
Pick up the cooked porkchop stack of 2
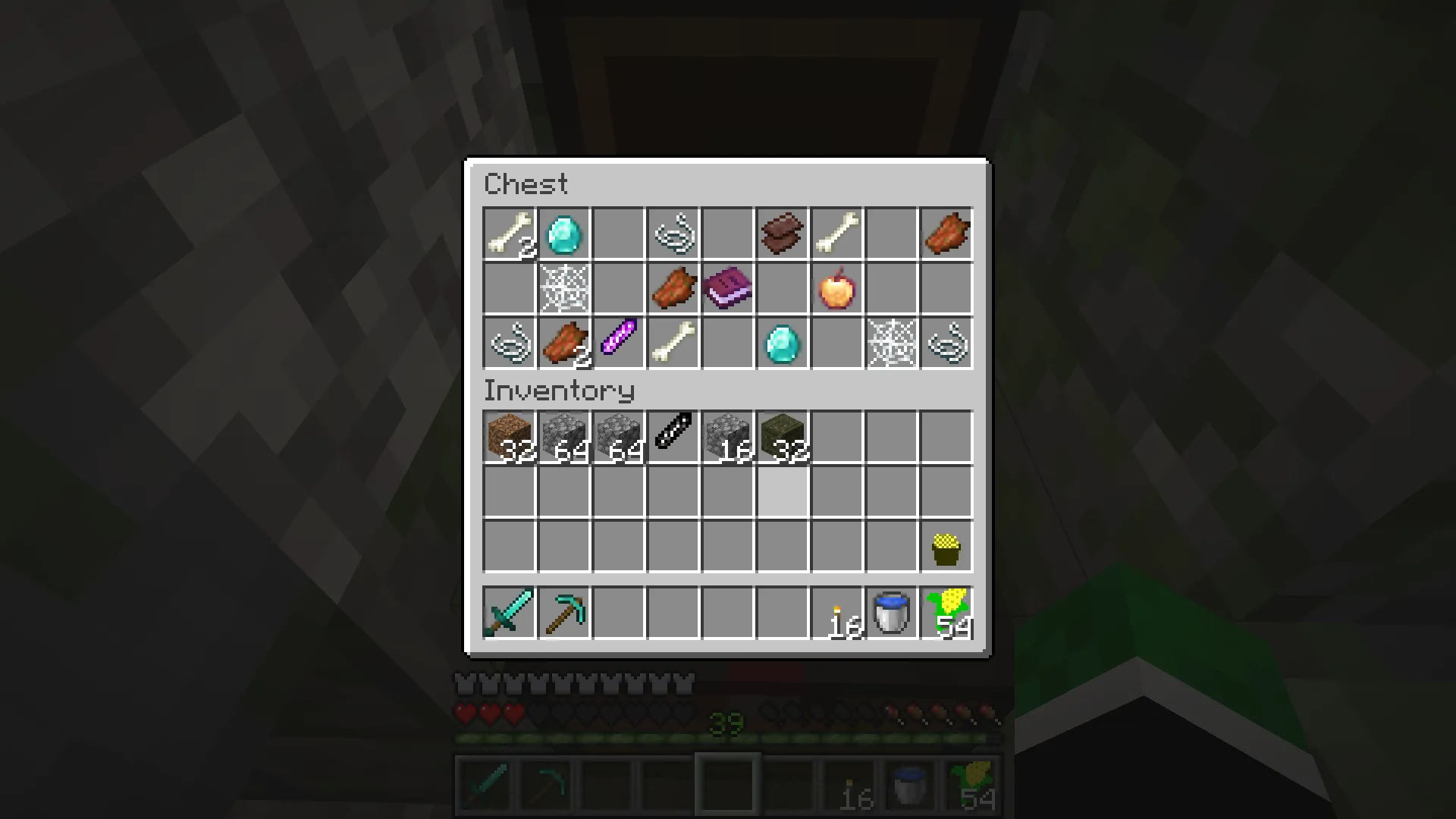pyautogui.click(x=563, y=342)
